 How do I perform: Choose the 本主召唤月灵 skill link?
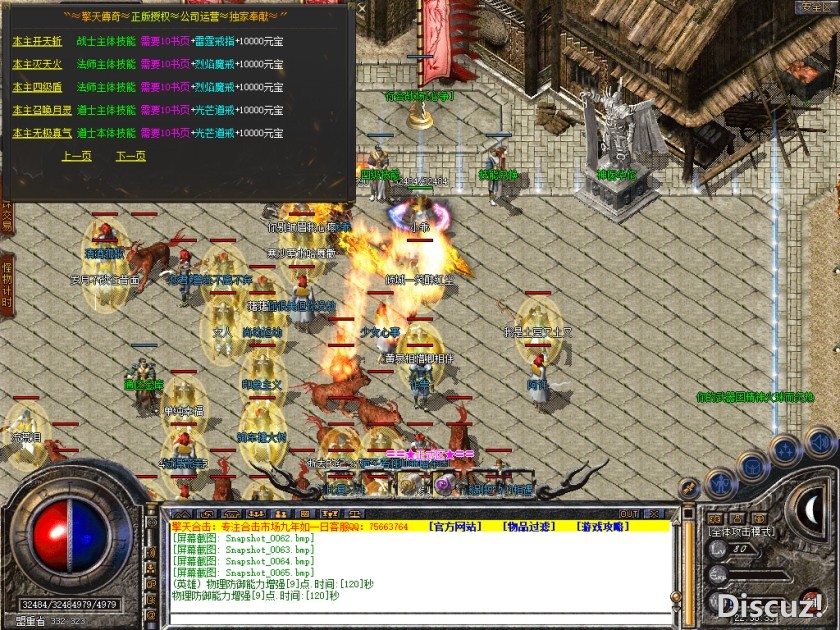41,110
